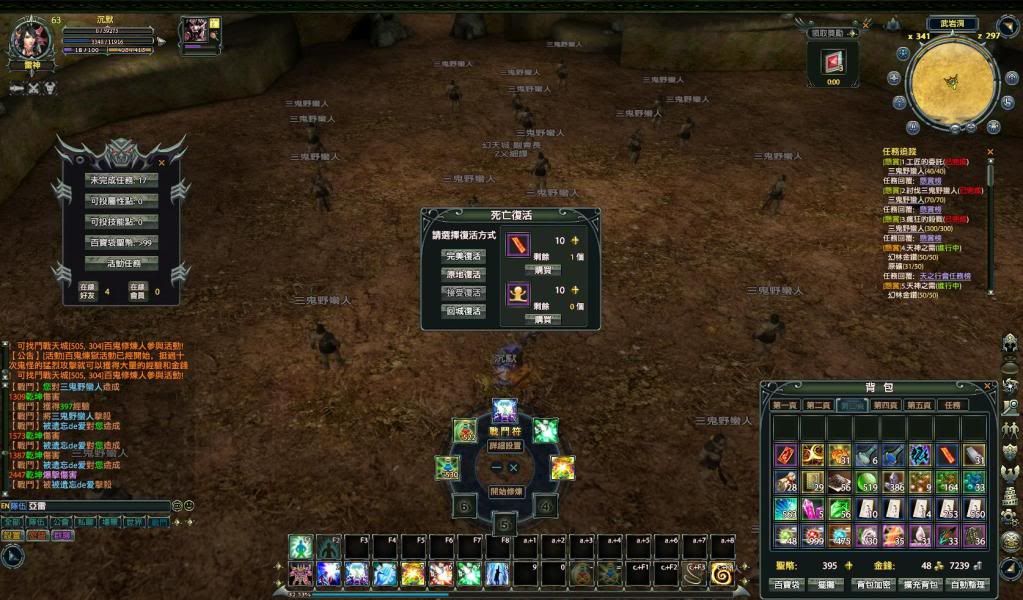Screen dimensions: 1023x600
Task: Choose 回城復活 to revive in town
Action: 462,311
